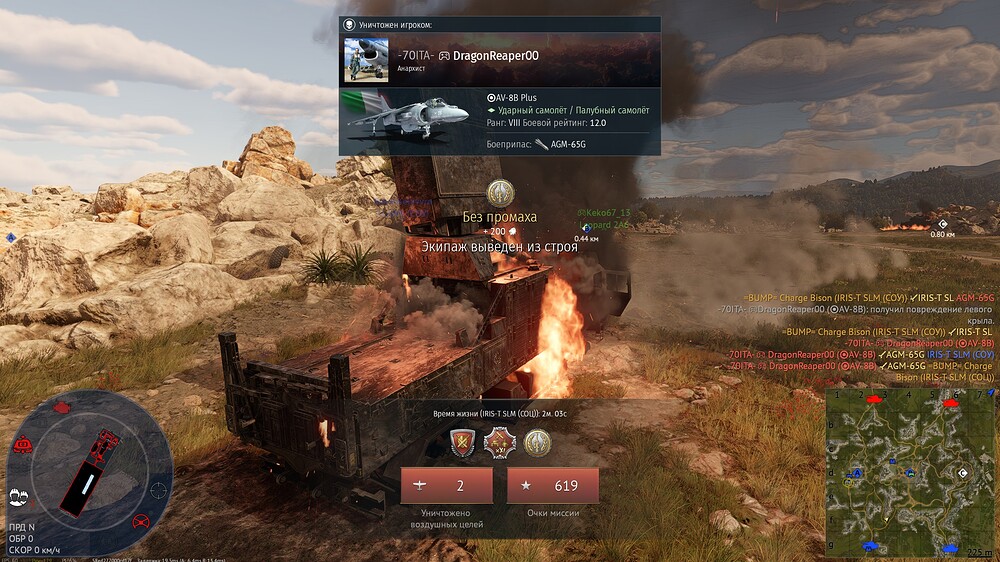1000x562 pixels.
Task: Click the AGM-65G munition entry
Action: pos(560,144)
